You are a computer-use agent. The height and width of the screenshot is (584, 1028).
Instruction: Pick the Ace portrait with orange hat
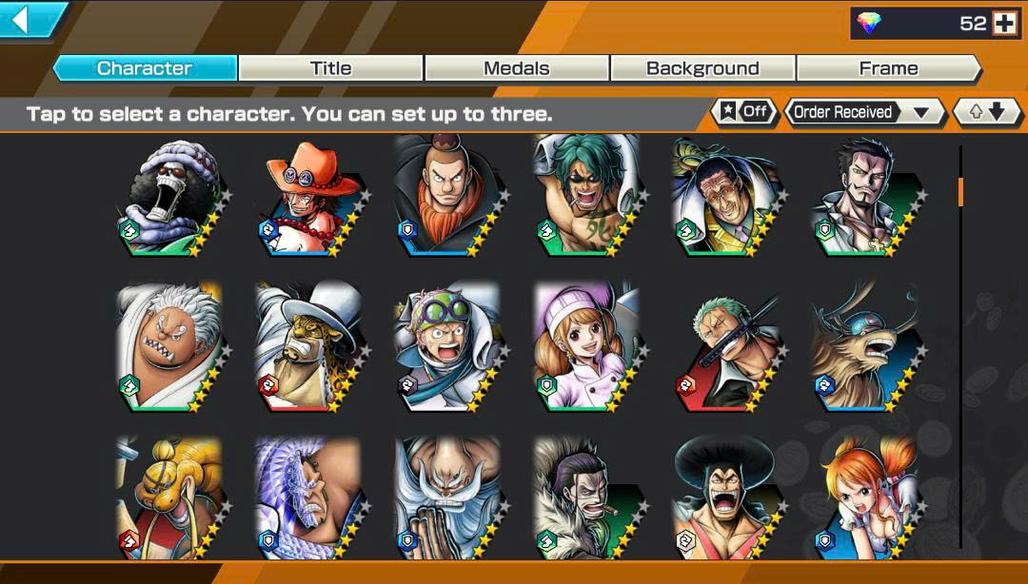tap(307, 198)
